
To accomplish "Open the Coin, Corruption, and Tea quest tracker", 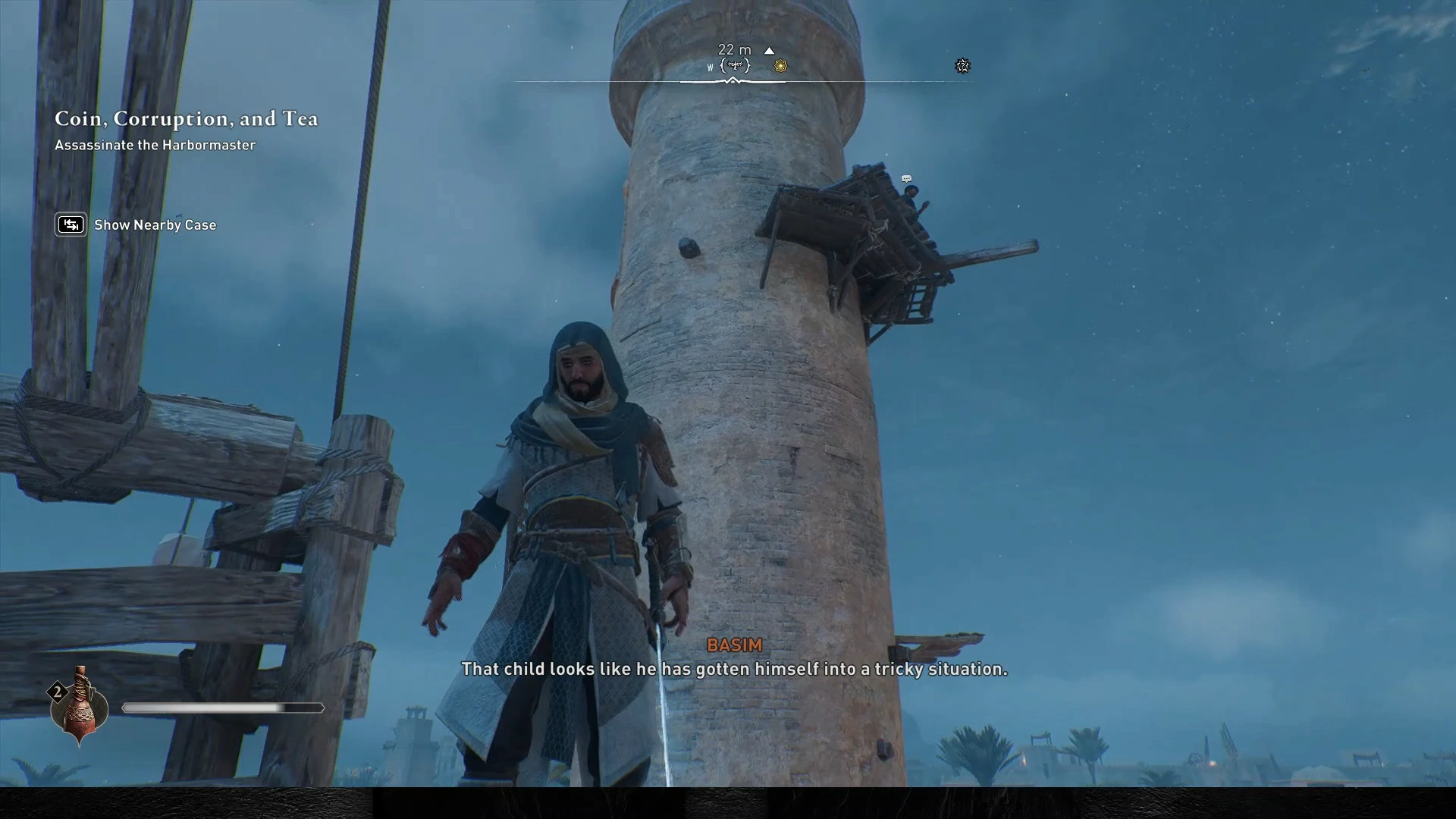I will point(186,119).
